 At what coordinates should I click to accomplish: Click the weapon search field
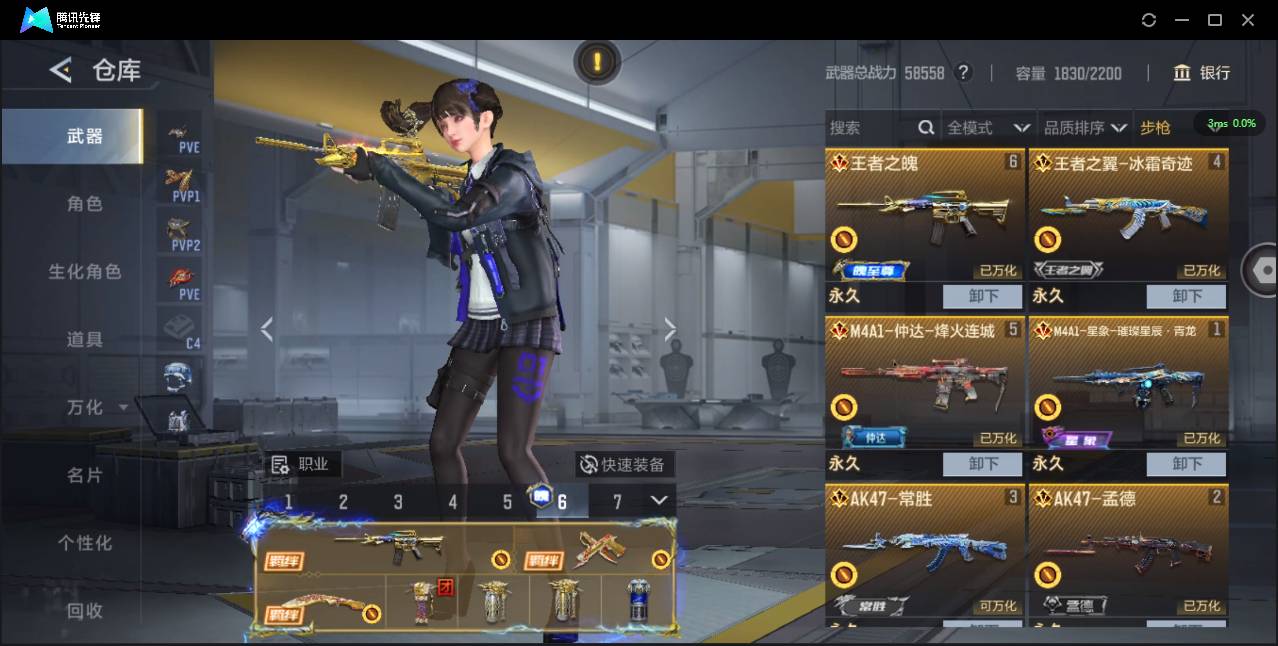[870, 127]
